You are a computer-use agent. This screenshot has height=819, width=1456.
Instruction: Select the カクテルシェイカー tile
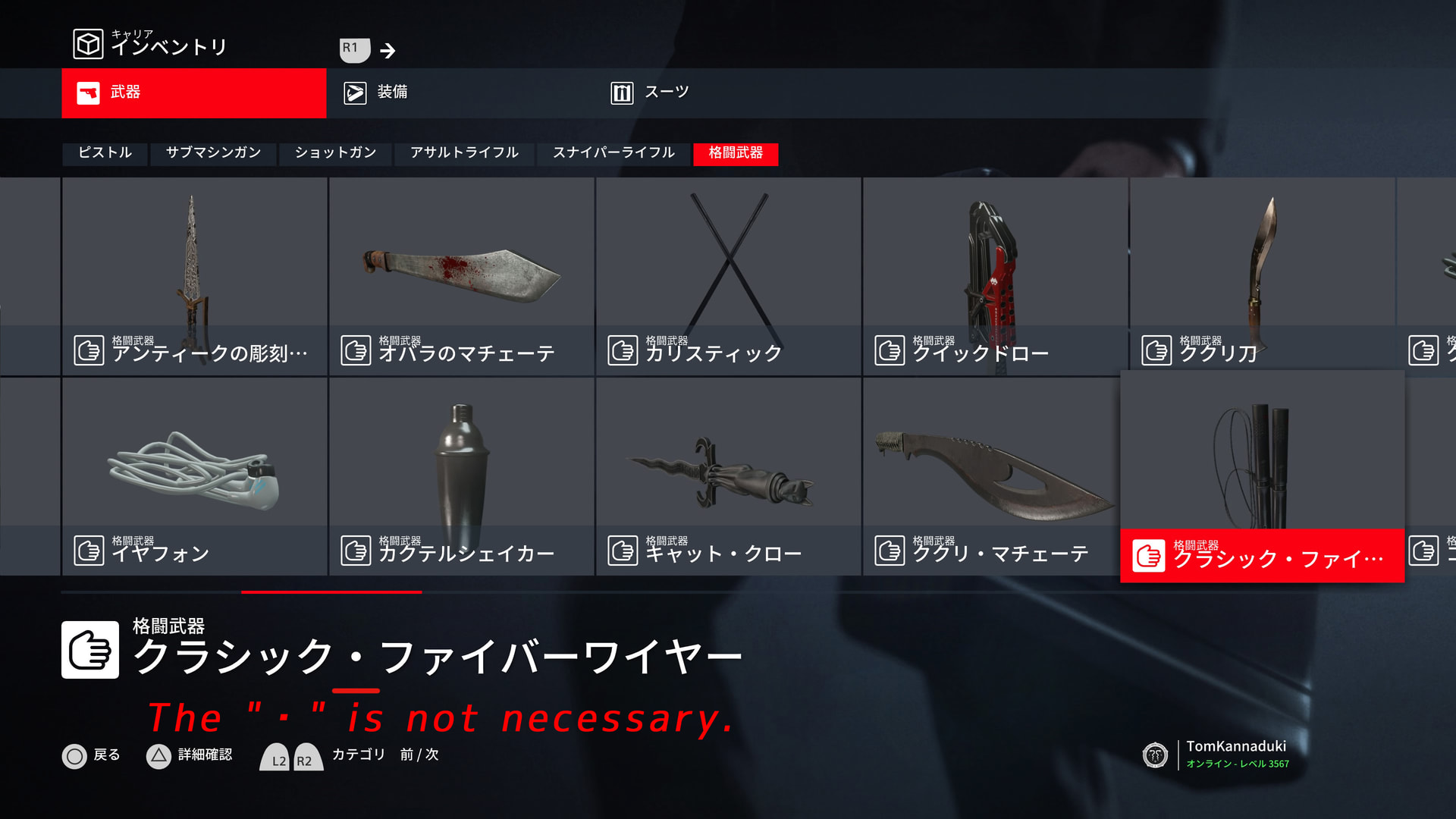click(x=461, y=476)
